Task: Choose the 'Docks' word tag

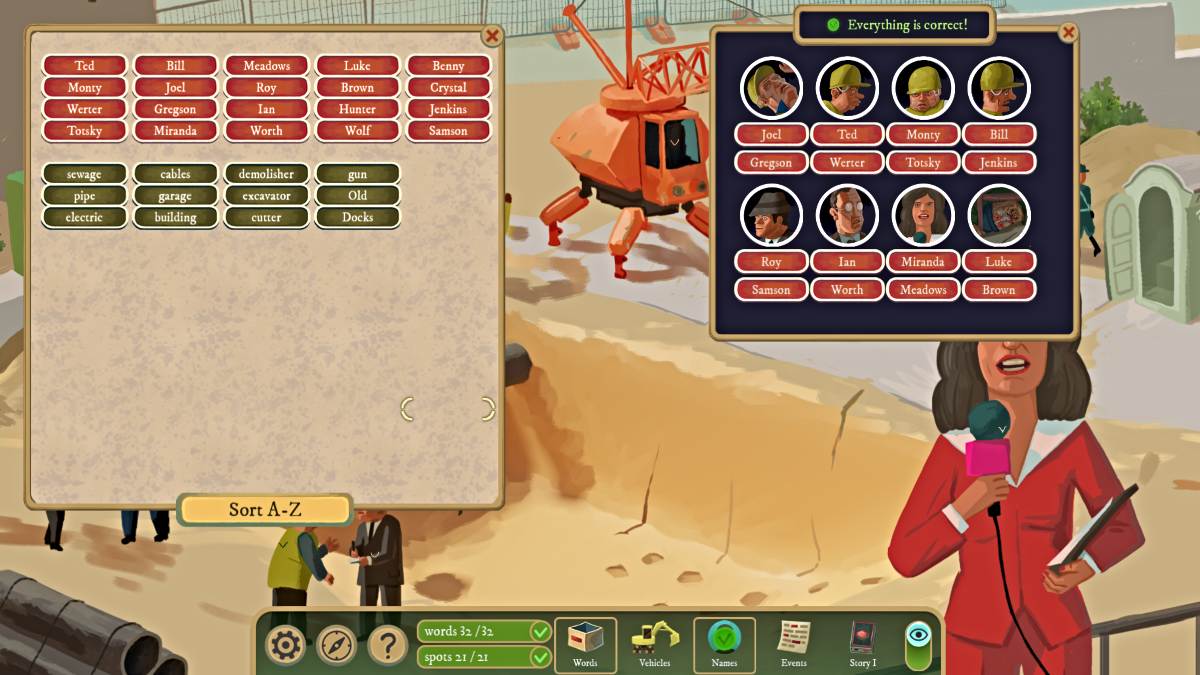Action: point(357,217)
